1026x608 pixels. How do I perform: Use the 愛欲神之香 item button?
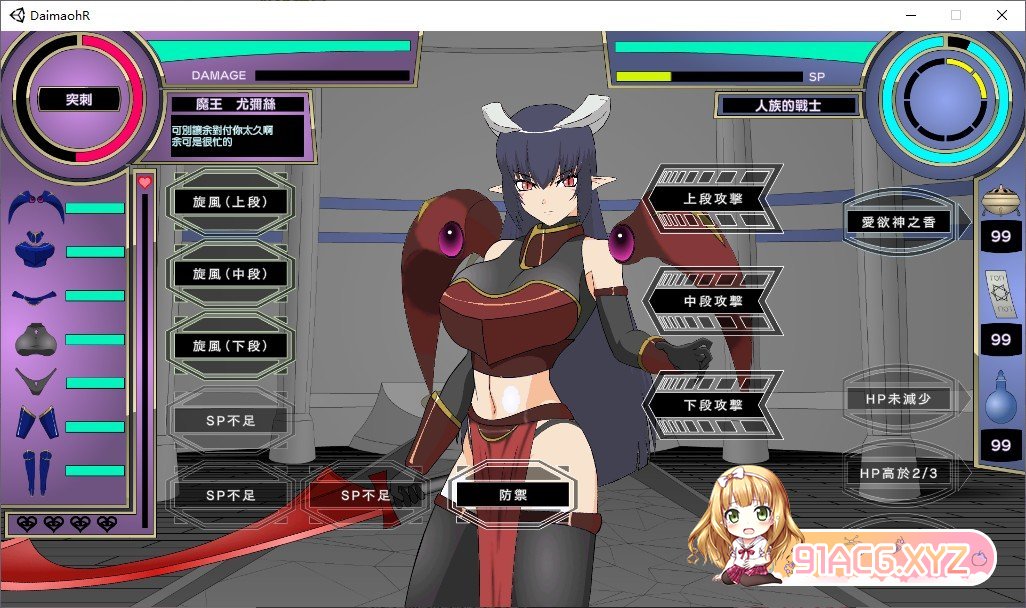click(897, 222)
